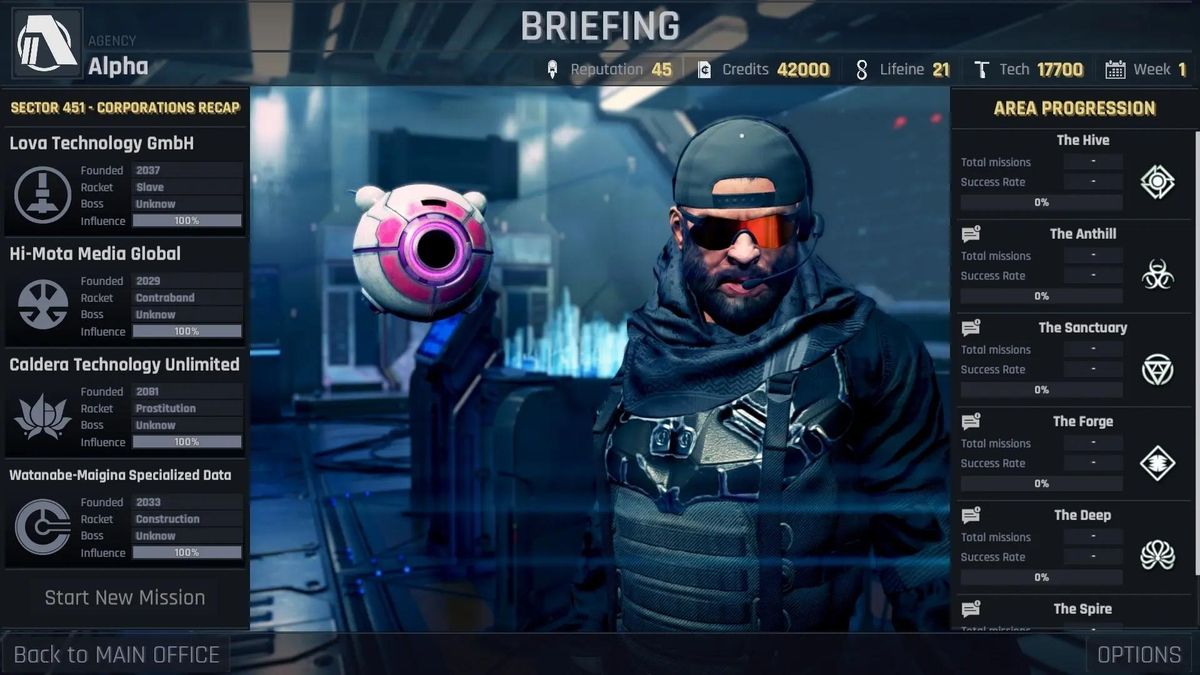Choose Hi-Mota Media Global corporation
The height and width of the screenshot is (675, 1200).
tap(95, 254)
